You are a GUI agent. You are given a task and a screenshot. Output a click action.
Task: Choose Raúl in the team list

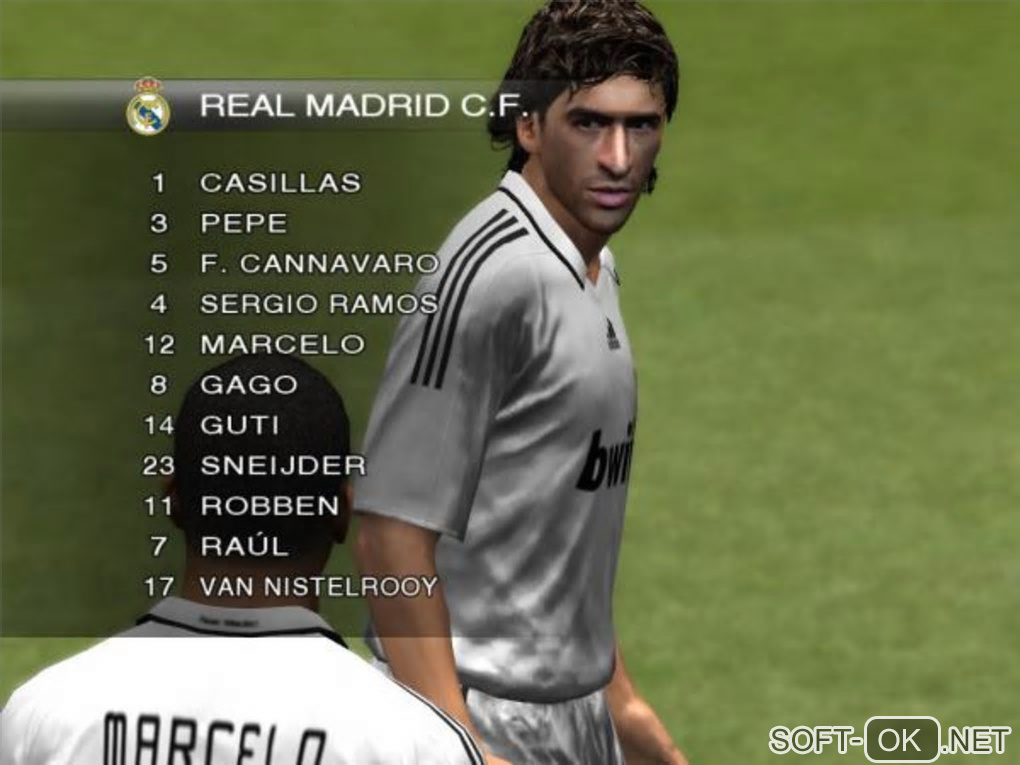tap(244, 546)
